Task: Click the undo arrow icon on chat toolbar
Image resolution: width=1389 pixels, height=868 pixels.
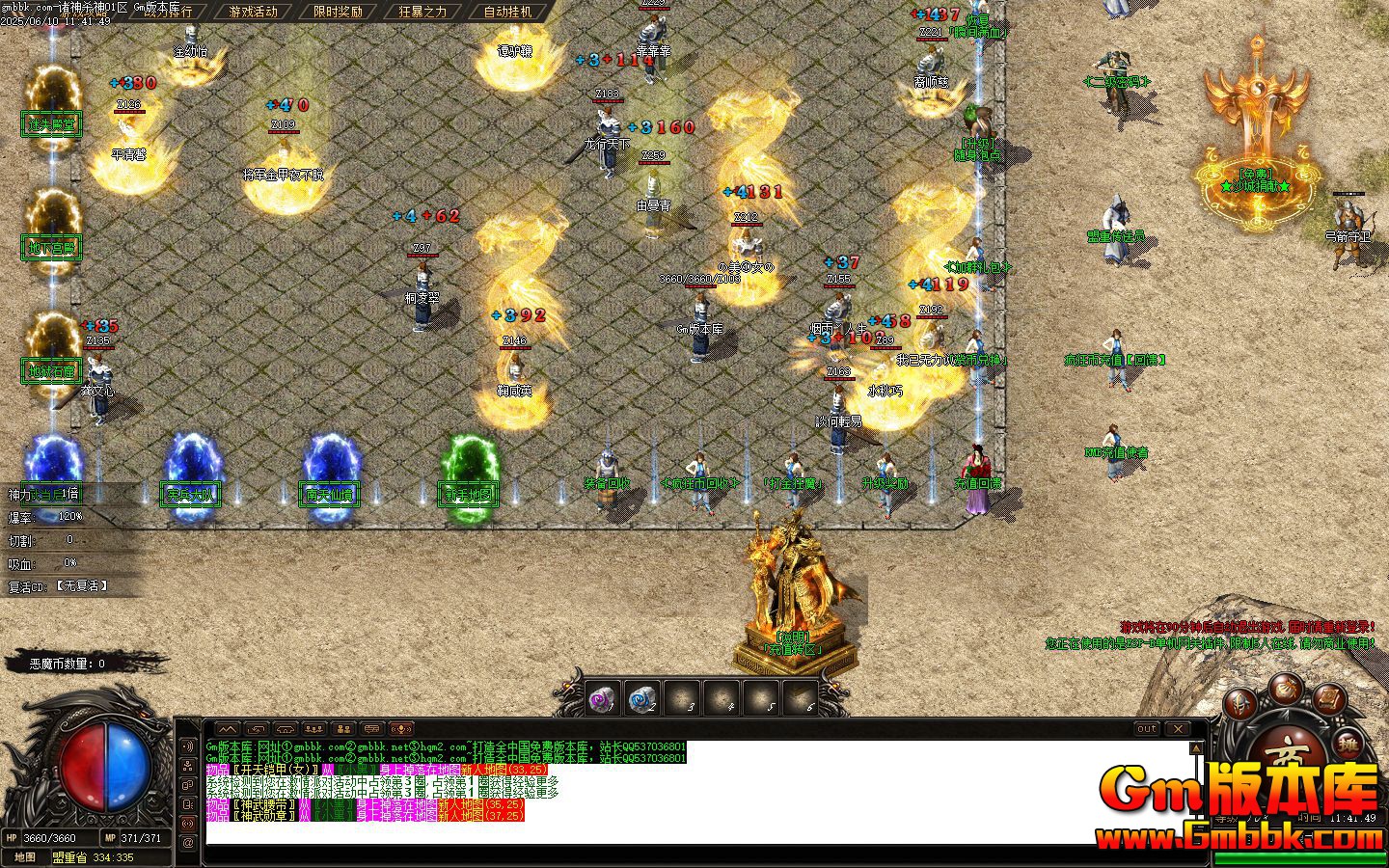Action: point(255,729)
